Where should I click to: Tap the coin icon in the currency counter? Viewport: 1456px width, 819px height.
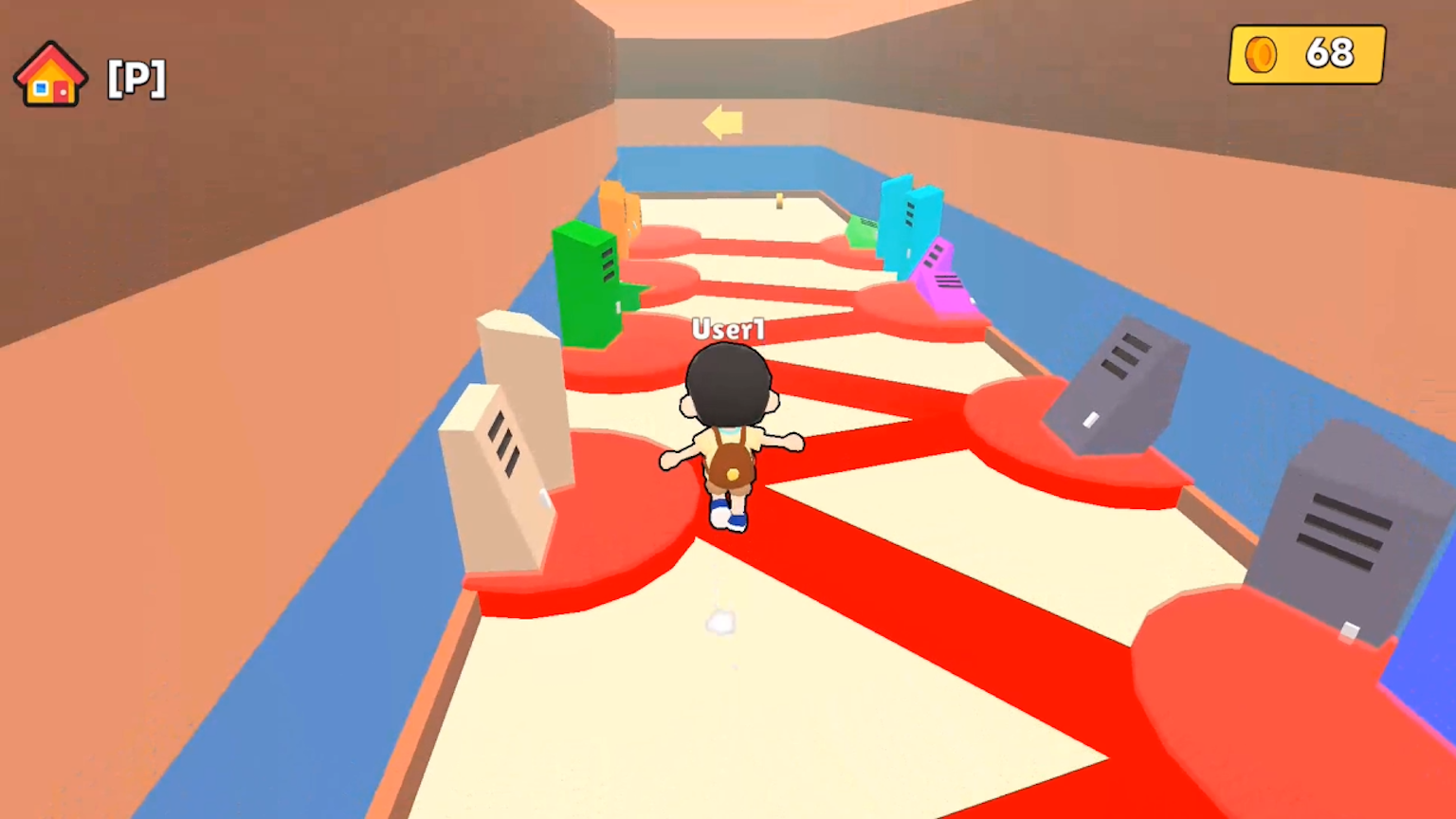[x=1261, y=54]
